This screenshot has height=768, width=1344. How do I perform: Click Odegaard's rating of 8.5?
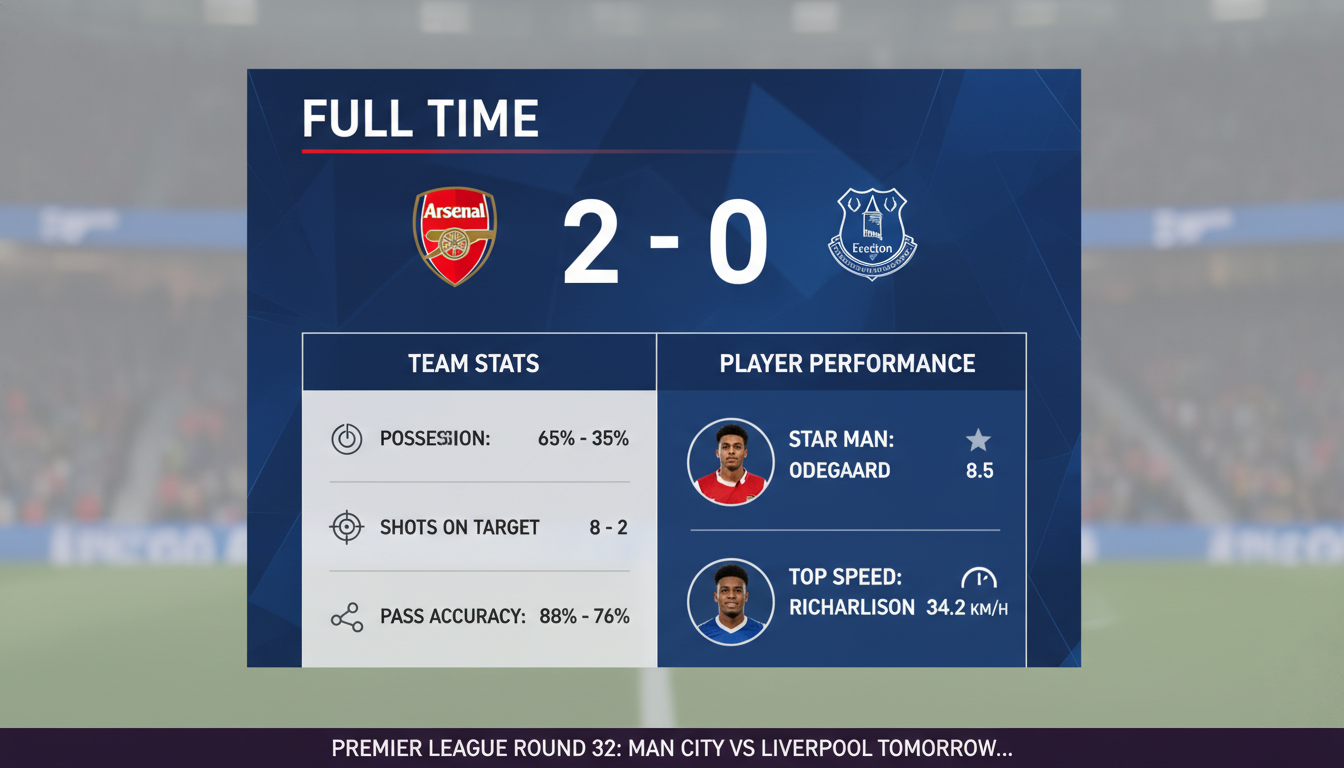pyautogui.click(x=981, y=470)
